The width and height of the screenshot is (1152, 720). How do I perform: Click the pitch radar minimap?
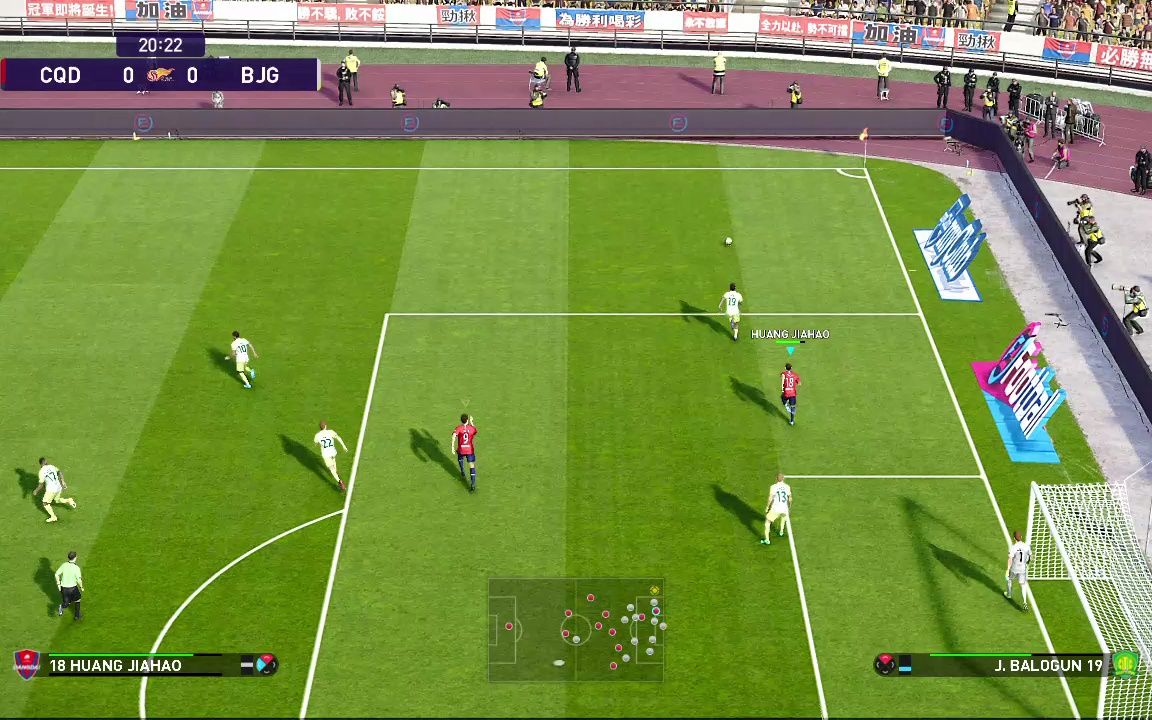(576, 630)
